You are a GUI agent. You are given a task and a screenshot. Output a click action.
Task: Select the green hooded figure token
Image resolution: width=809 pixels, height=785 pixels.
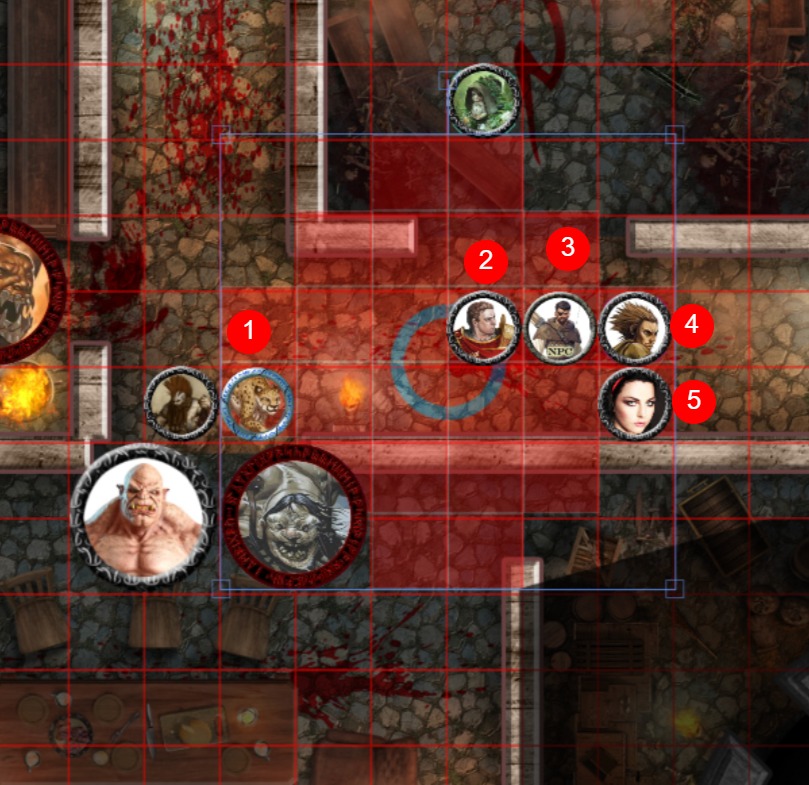[x=484, y=100]
